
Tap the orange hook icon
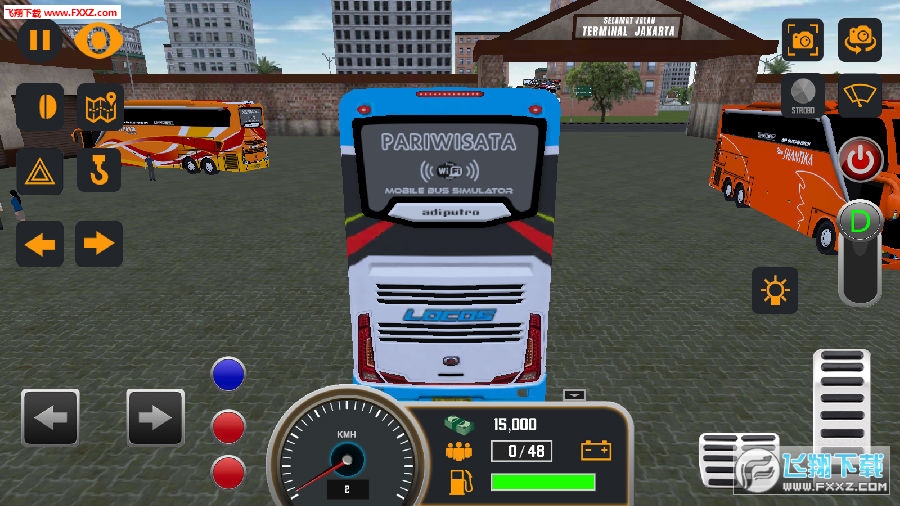tap(99, 171)
